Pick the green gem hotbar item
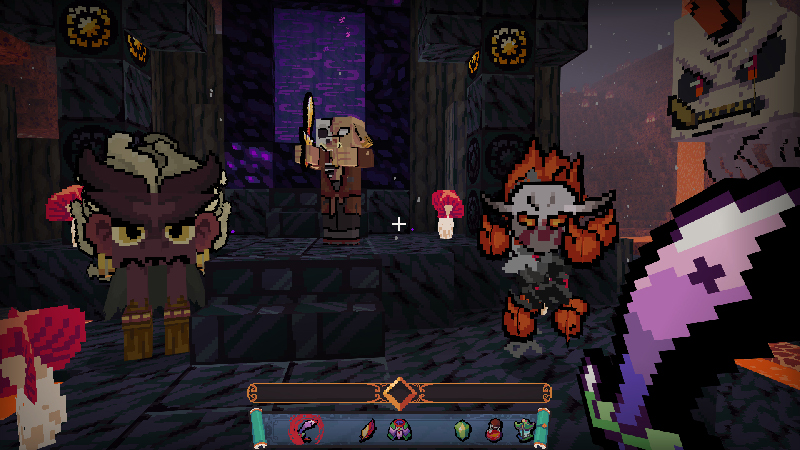This screenshot has height=450, width=800. (x=461, y=431)
